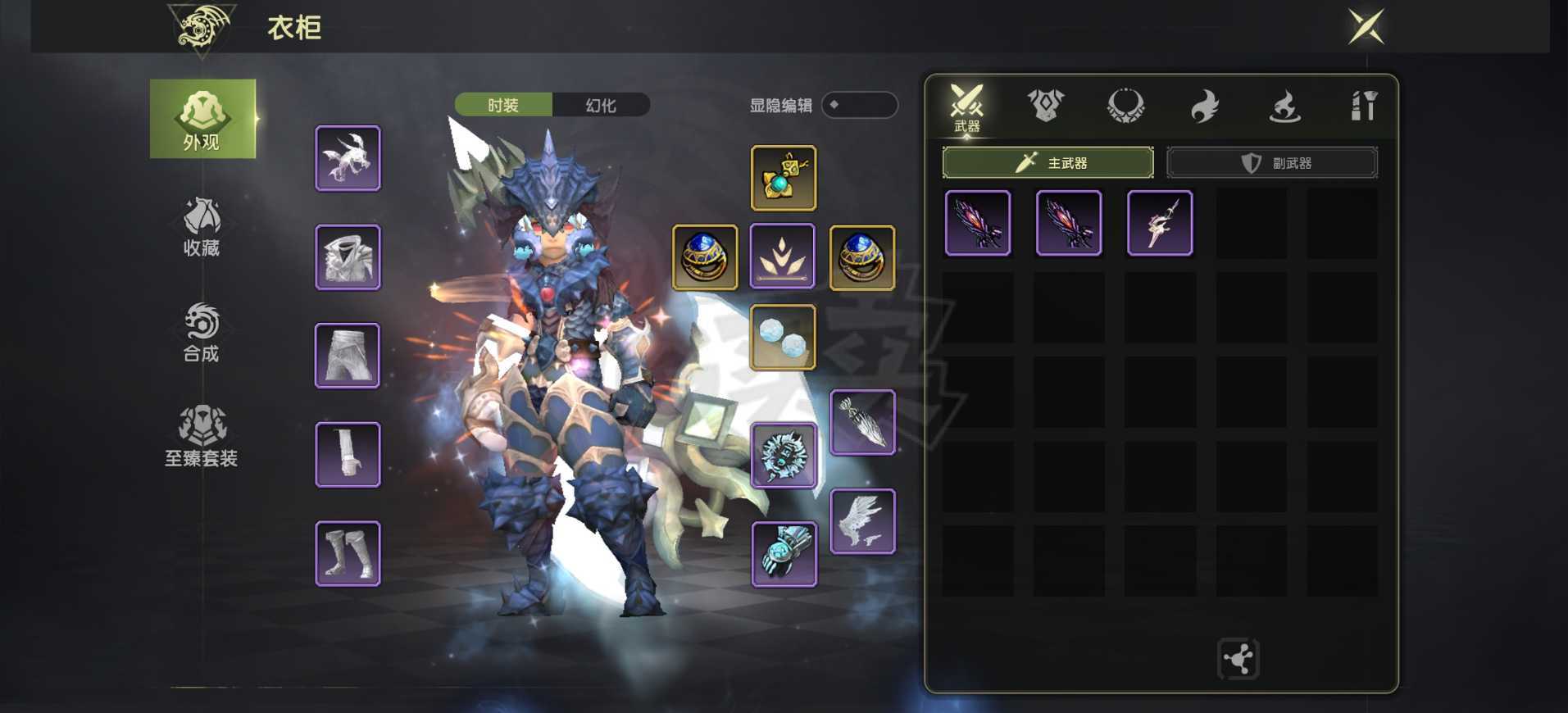1568x713 pixels.
Task: Click the white wings costume slot
Action: pyautogui.click(x=862, y=521)
